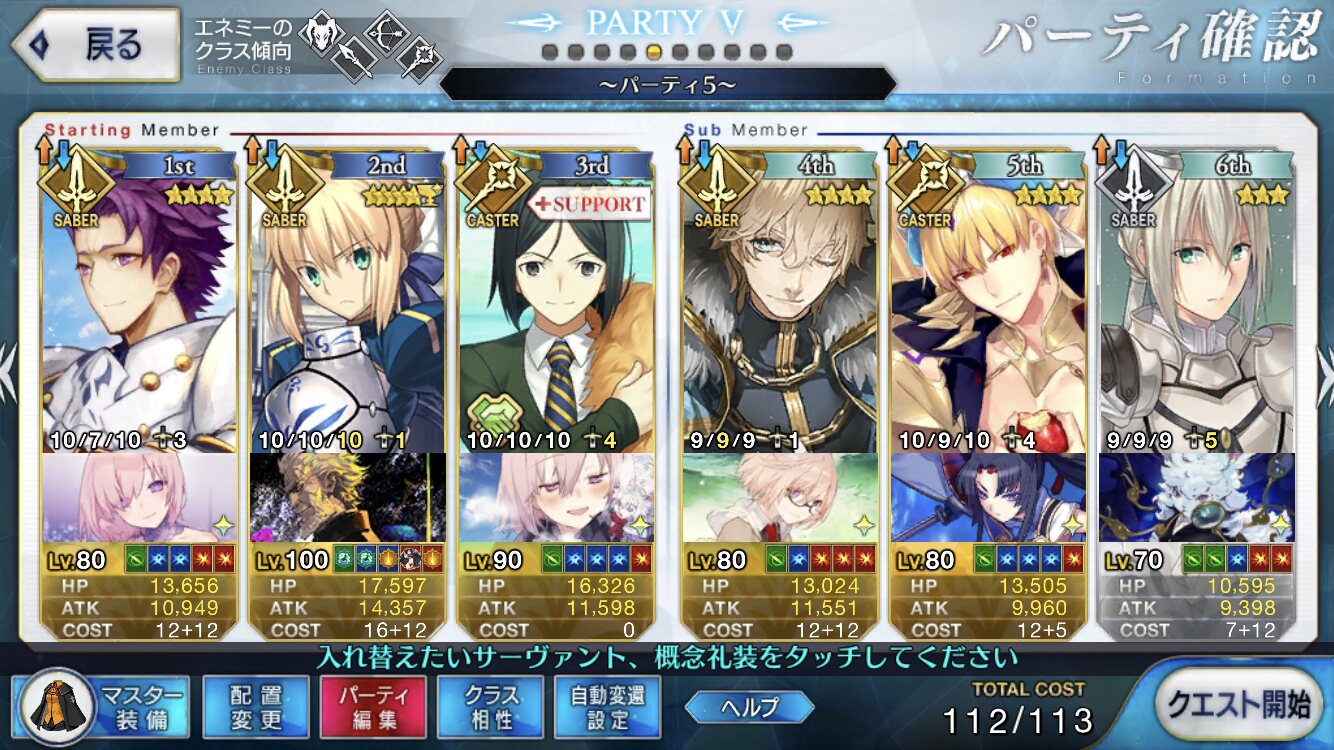The width and height of the screenshot is (1334, 750).
Task: Tap the craft essence under the 2nd servant
Action: click(x=347, y=498)
